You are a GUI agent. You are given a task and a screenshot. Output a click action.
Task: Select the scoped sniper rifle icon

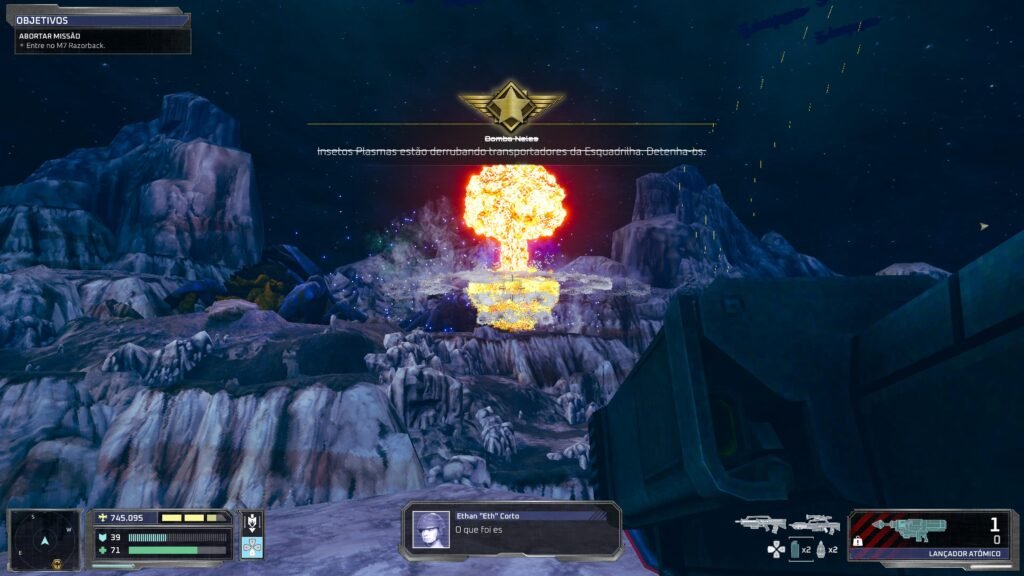click(813, 523)
